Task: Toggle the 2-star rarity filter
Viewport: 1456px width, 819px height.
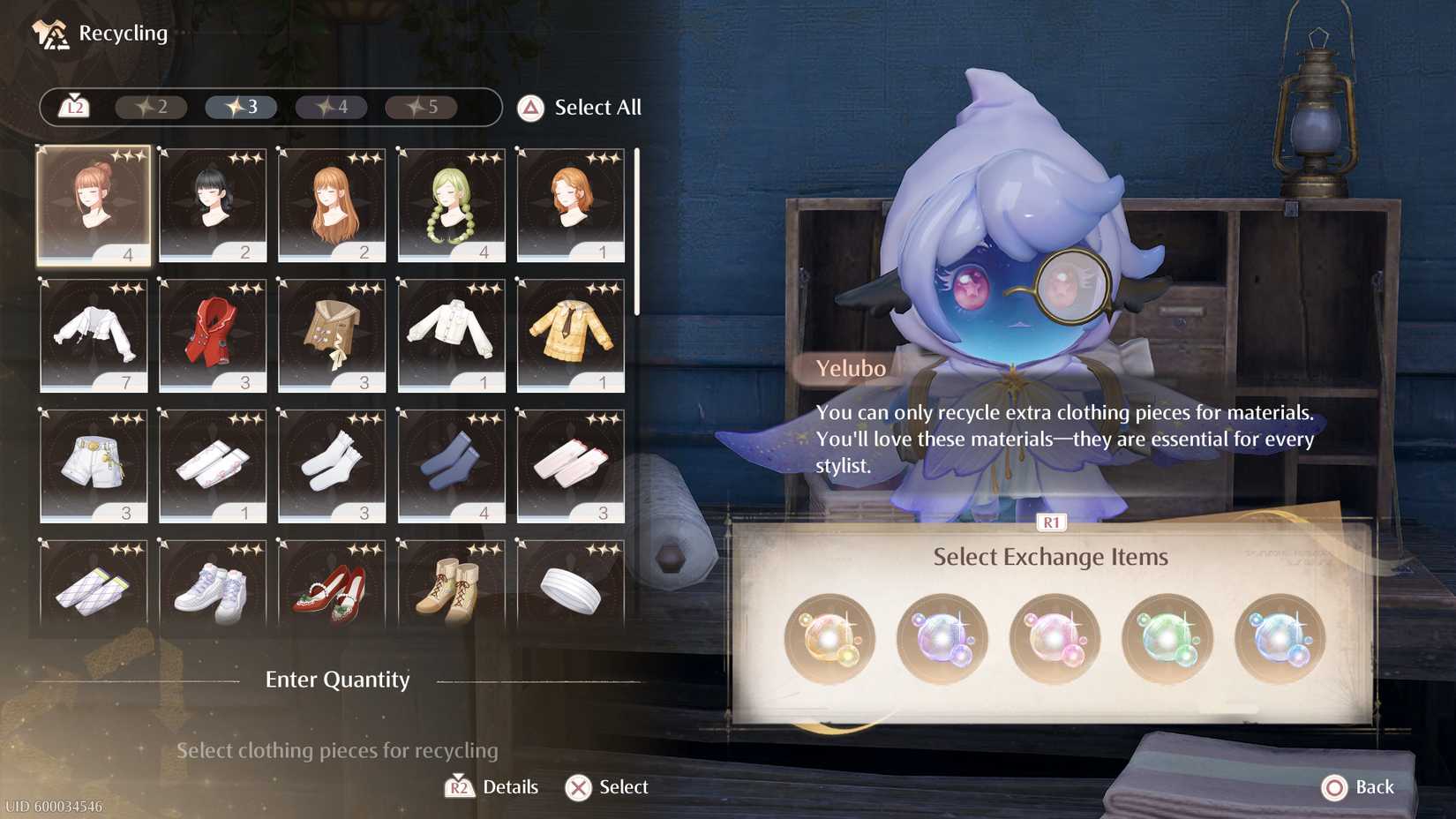Action: pyautogui.click(x=150, y=107)
